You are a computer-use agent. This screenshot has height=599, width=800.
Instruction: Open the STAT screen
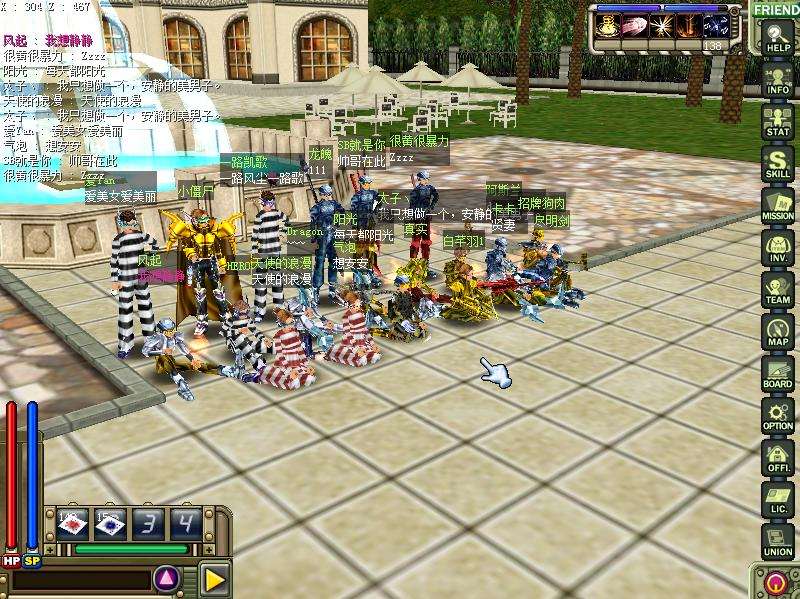point(777,119)
